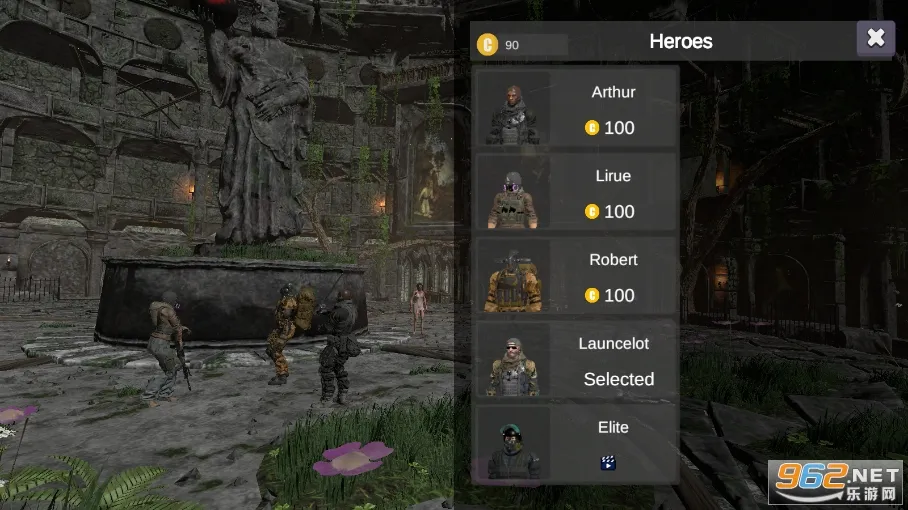The height and width of the screenshot is (510, 908).
Task: Select the Elite hero portrait
Action: [513, 444]
